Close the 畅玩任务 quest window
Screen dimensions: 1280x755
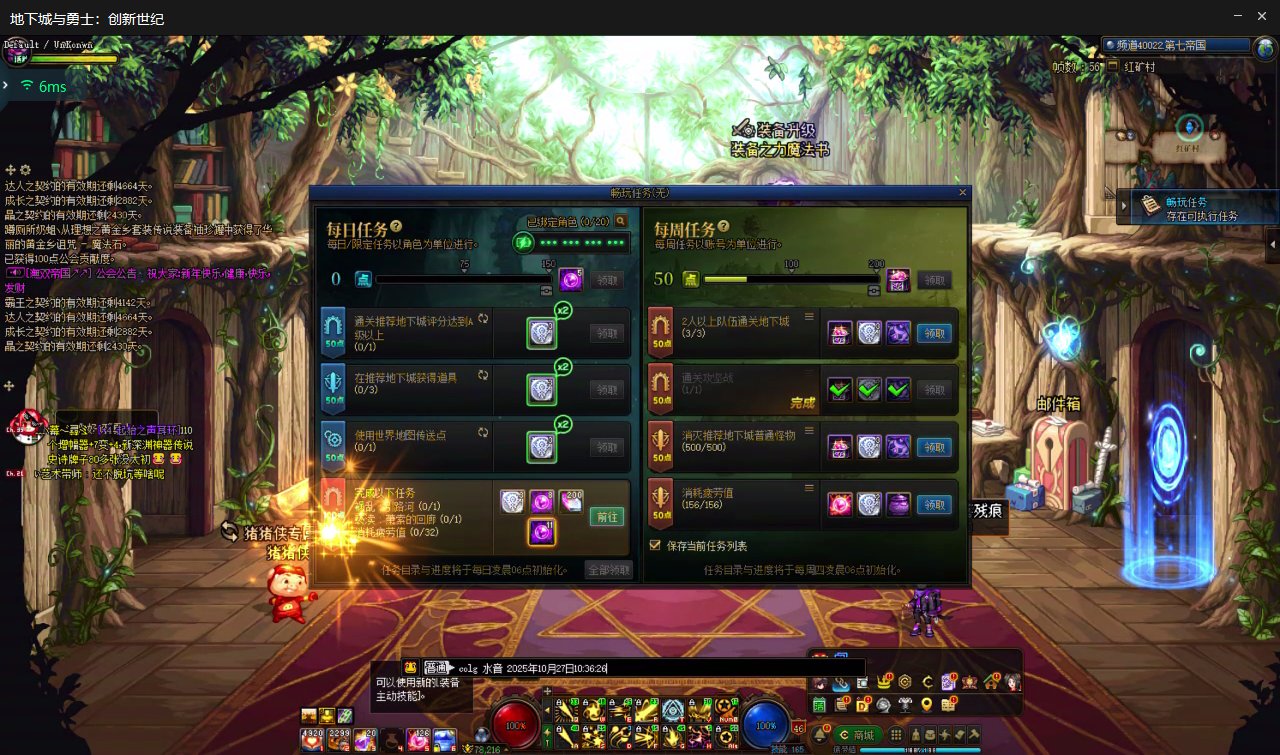(x=963, y=192)
